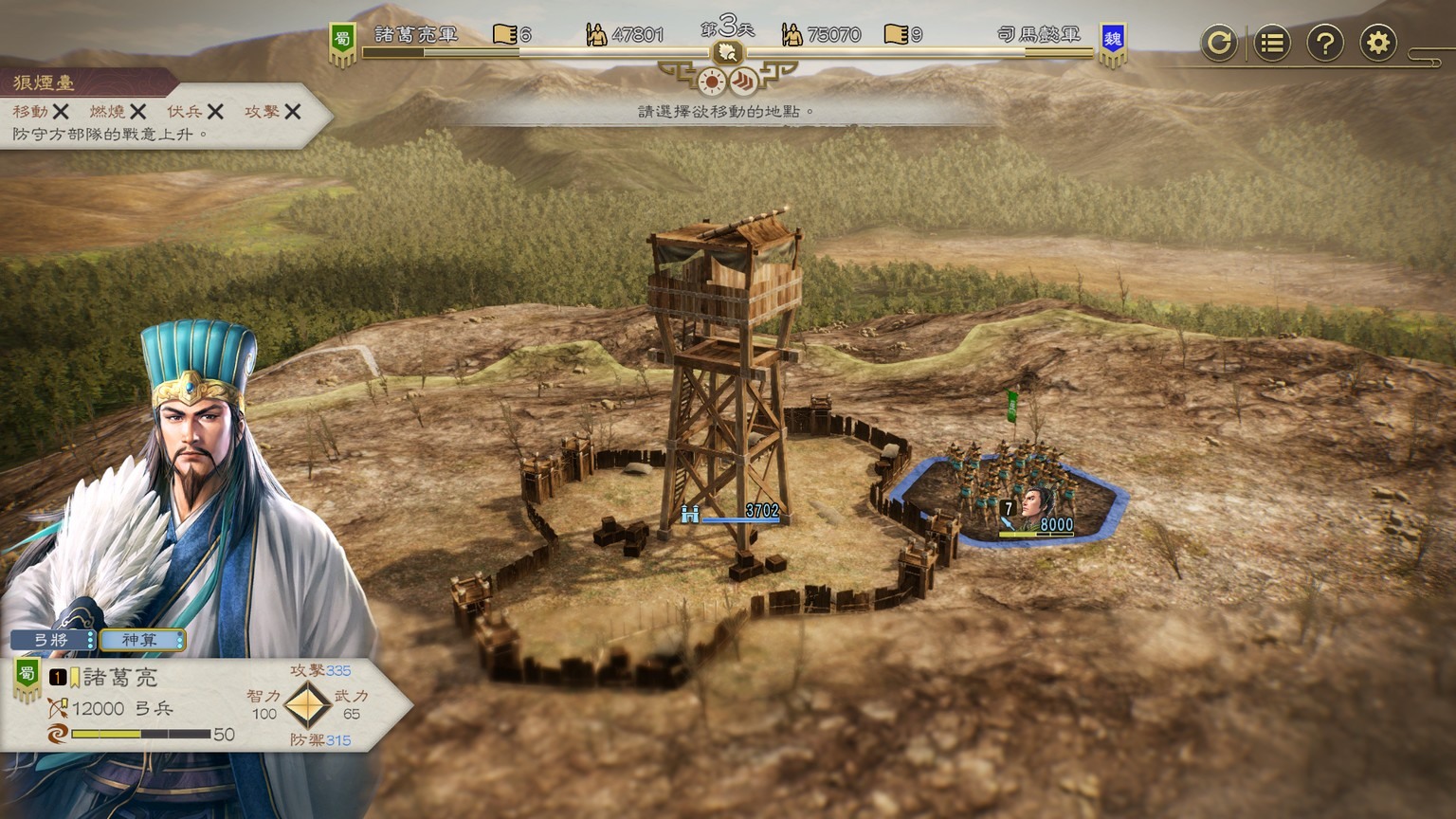The image size is (1456, 819).
Task: Open the gear settings button
Action: (x=1378, y=43)
